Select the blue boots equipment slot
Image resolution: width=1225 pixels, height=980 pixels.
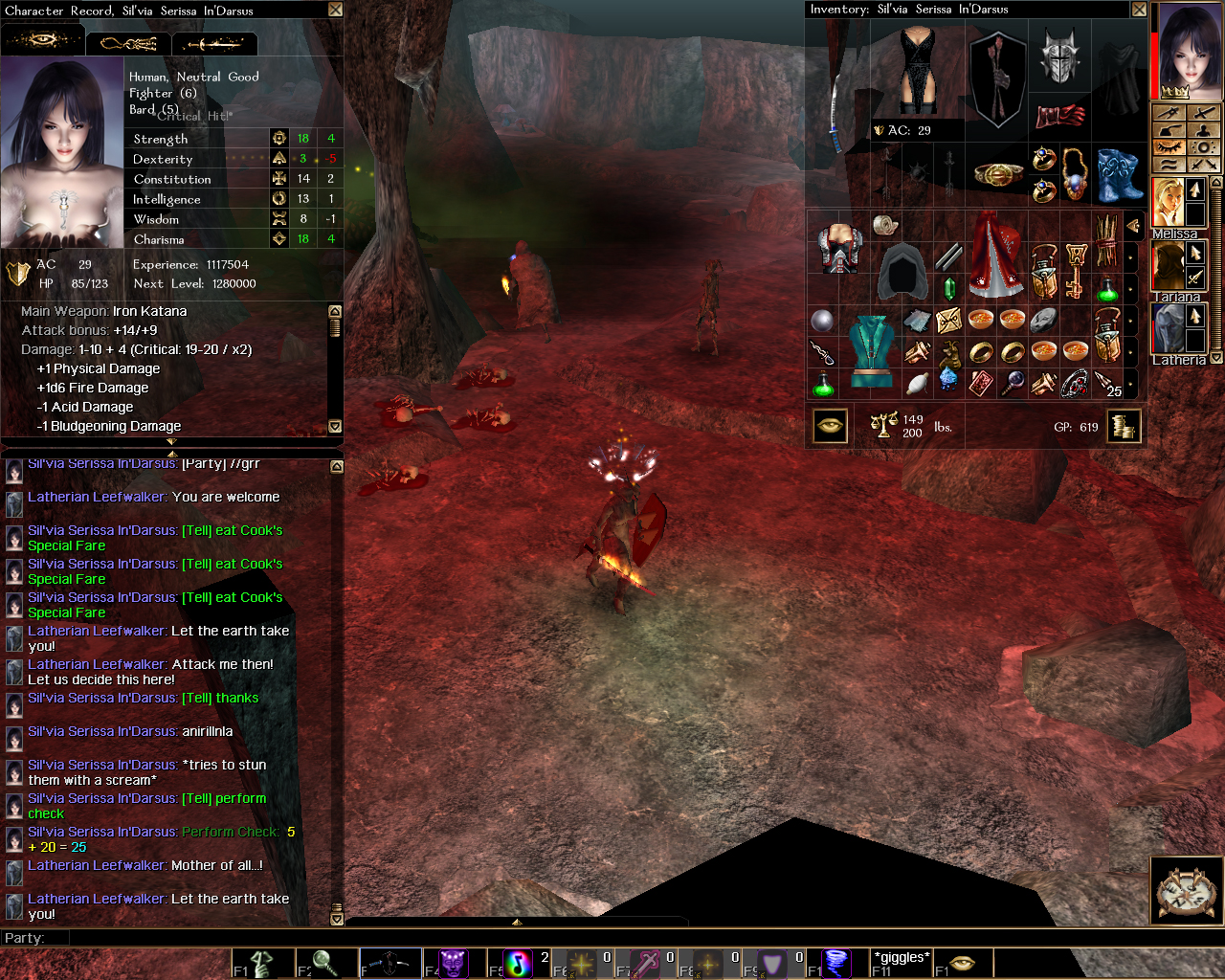[1118, 175]
